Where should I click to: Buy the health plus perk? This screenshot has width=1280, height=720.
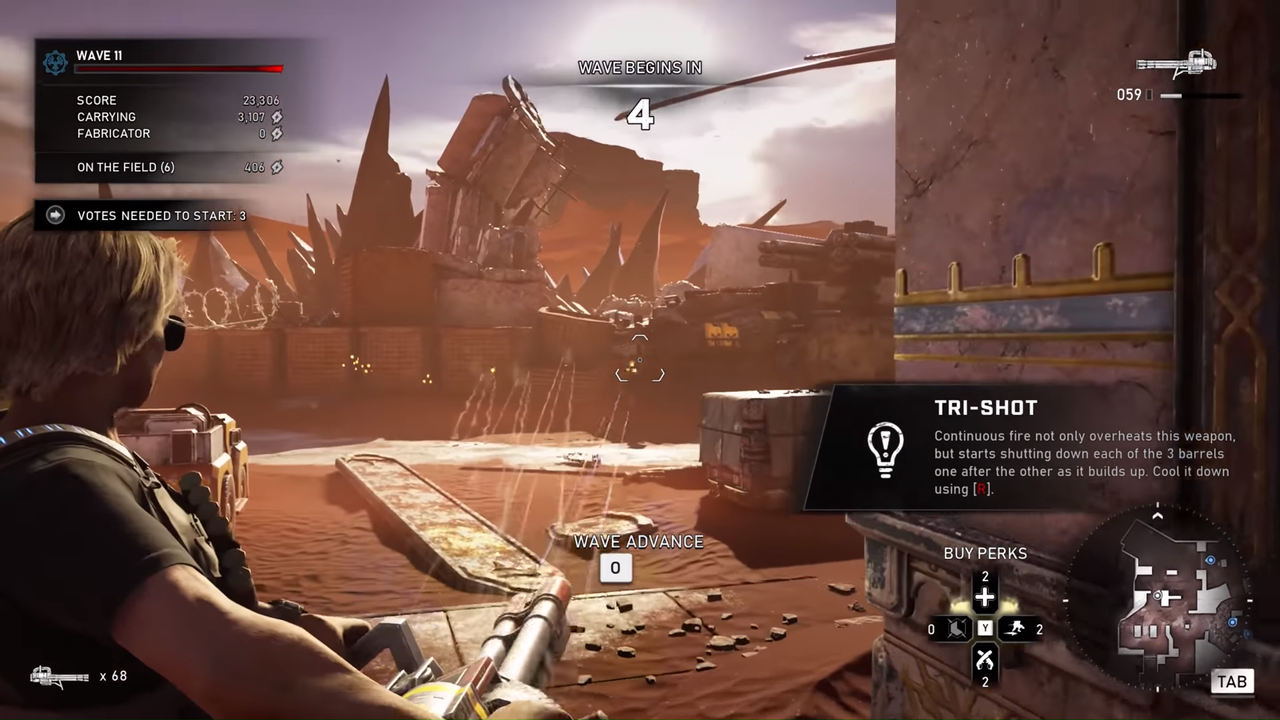(985, 598)
